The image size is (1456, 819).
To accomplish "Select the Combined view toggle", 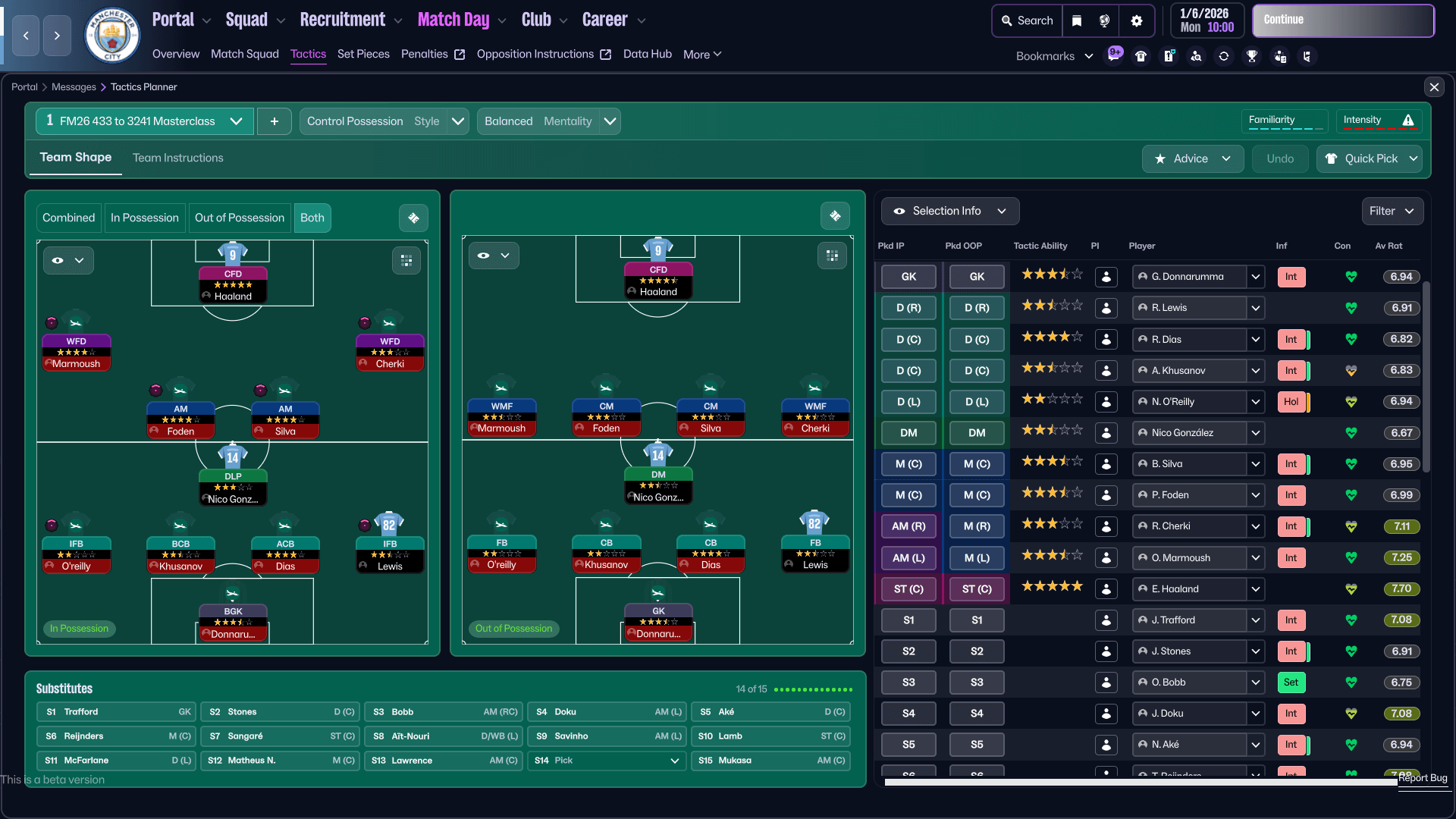I will pos(68,218).
